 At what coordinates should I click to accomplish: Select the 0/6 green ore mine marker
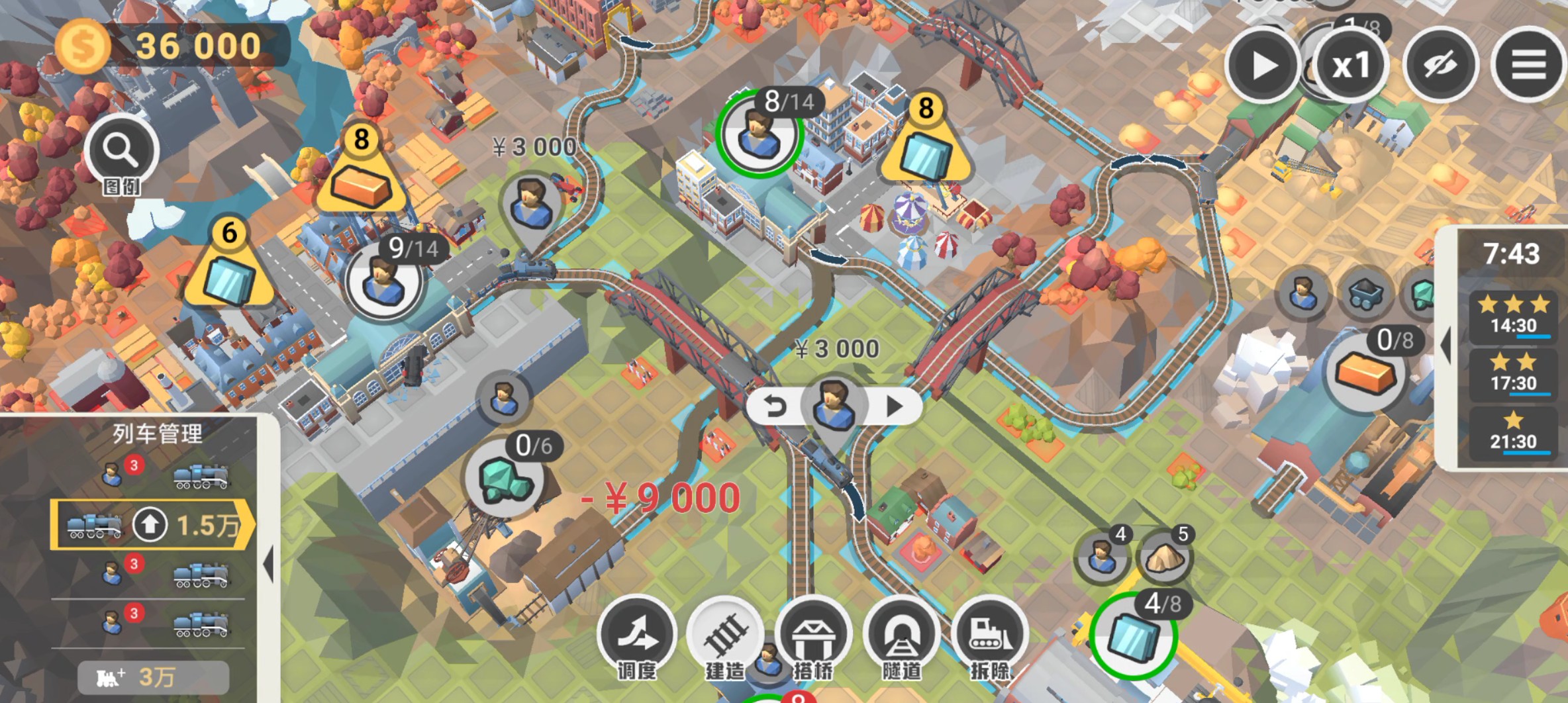tap(505, 479)
